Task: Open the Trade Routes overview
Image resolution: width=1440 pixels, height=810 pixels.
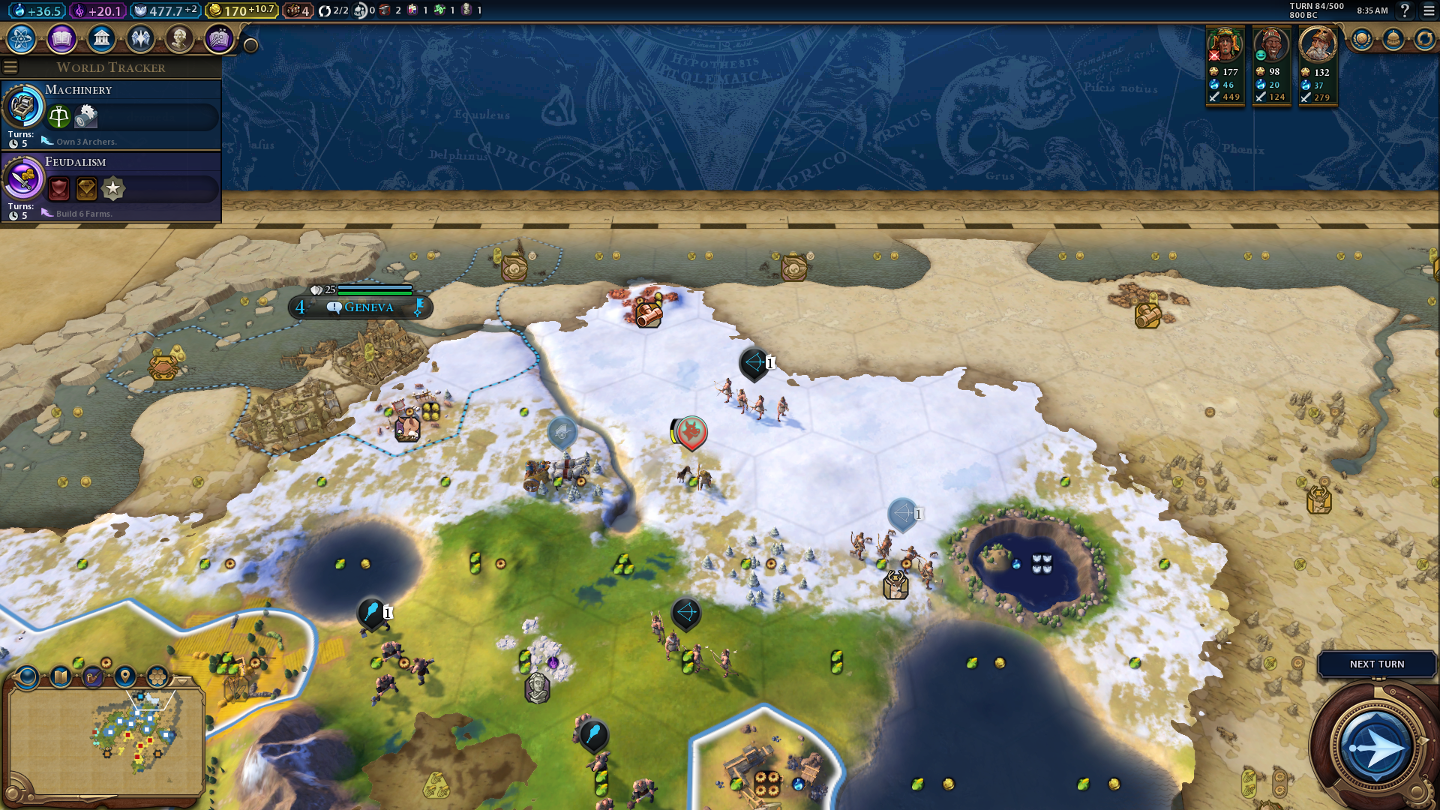Action: 1425,39
